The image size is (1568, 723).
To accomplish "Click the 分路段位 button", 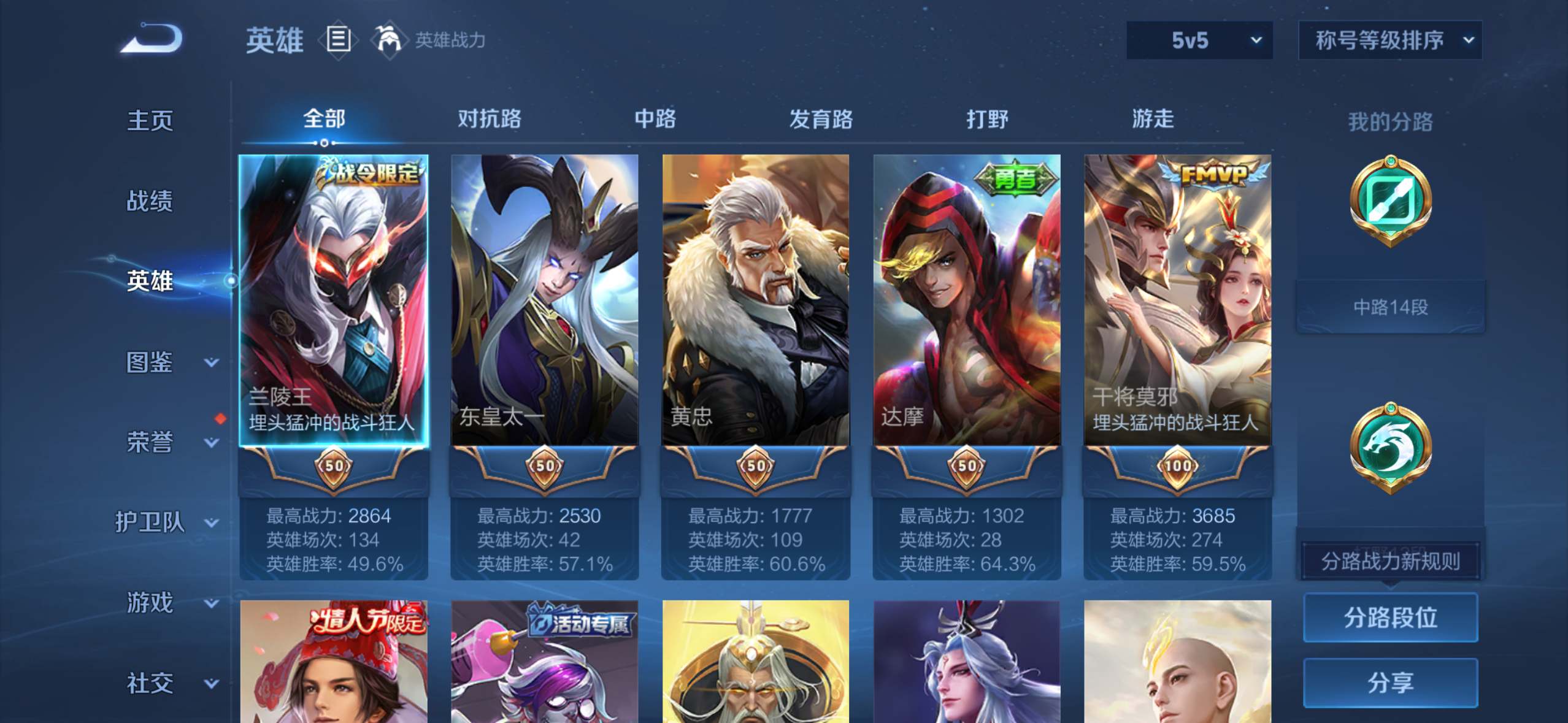I will click(1390, 618).
